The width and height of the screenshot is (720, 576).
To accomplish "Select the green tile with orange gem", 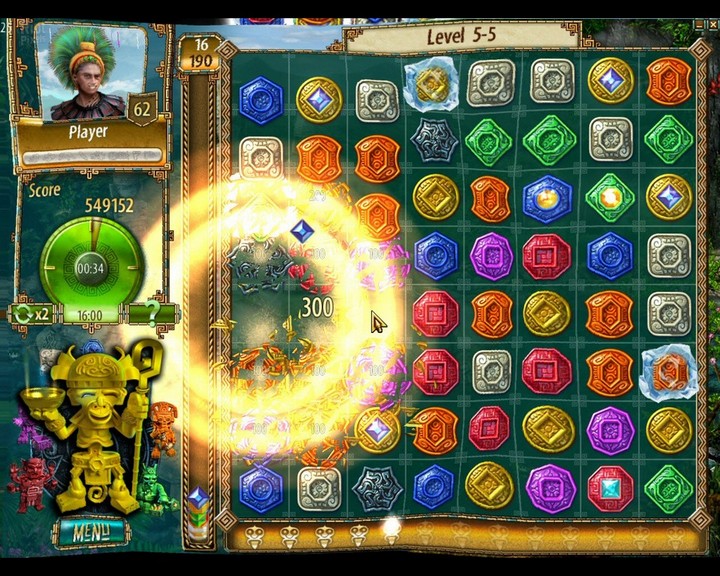I will pos(610,198).
